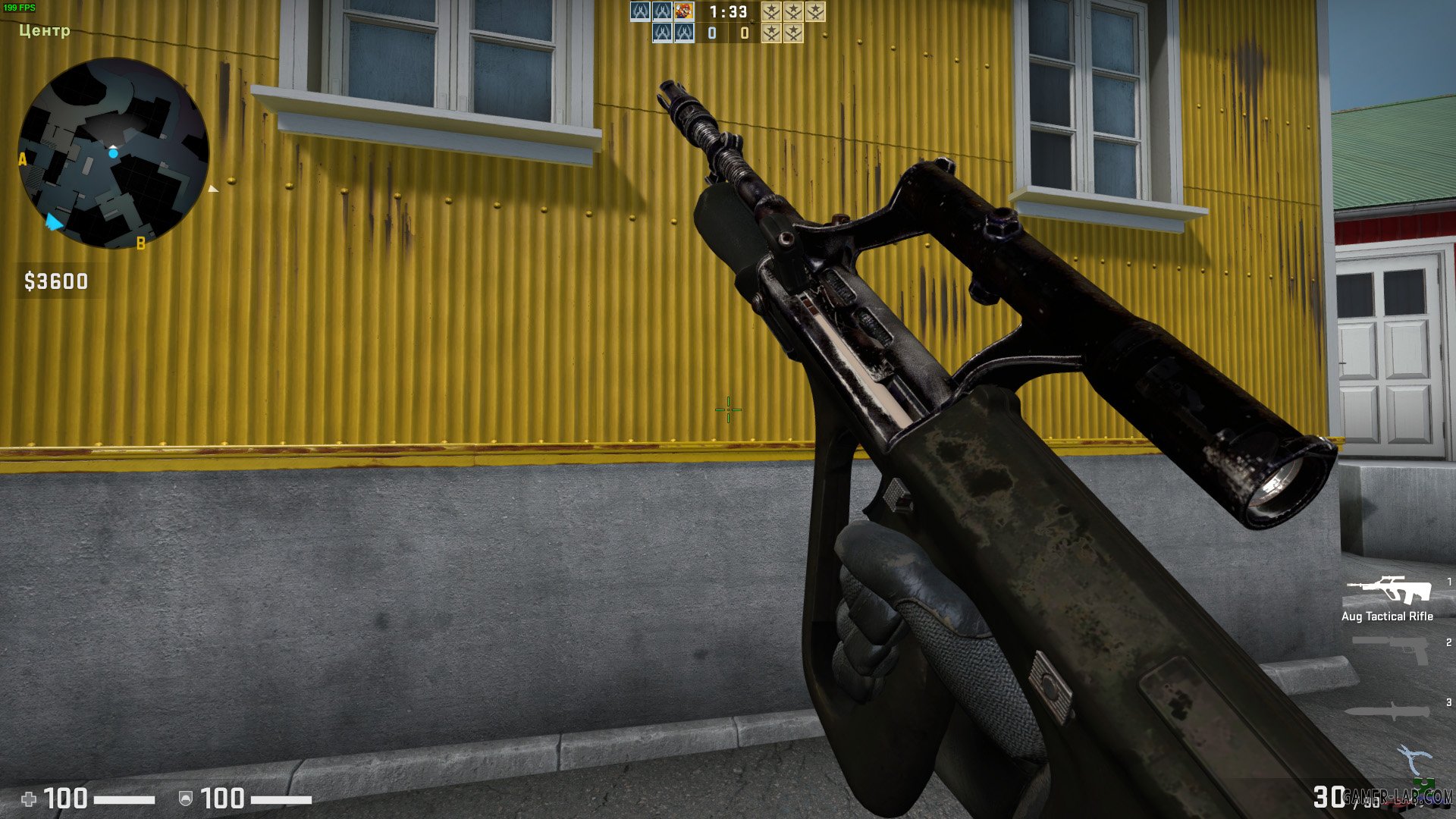Click the Центр location label

42,32
